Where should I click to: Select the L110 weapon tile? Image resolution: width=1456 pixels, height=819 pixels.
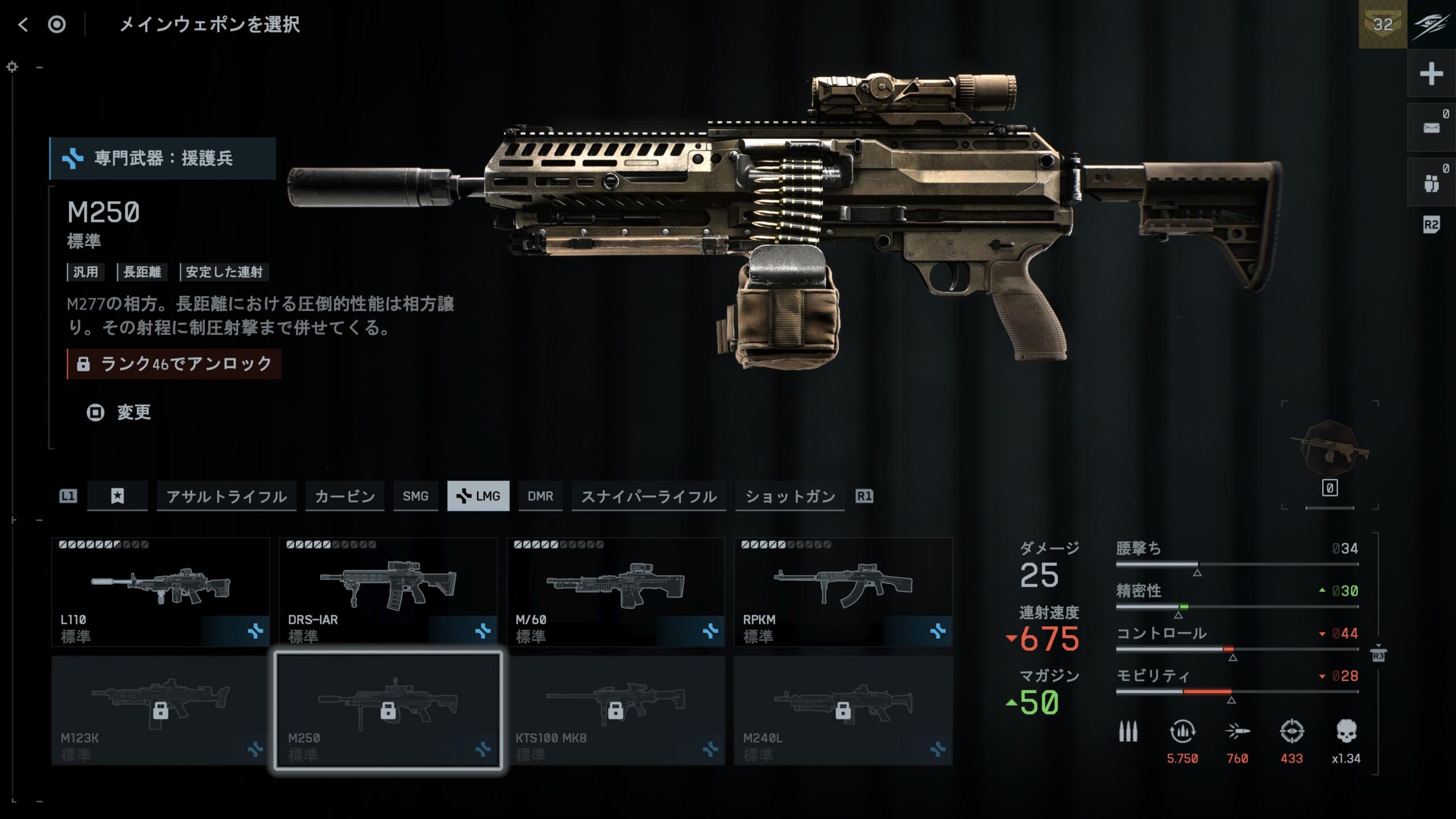pyautogui.click(x=160, y=591)
